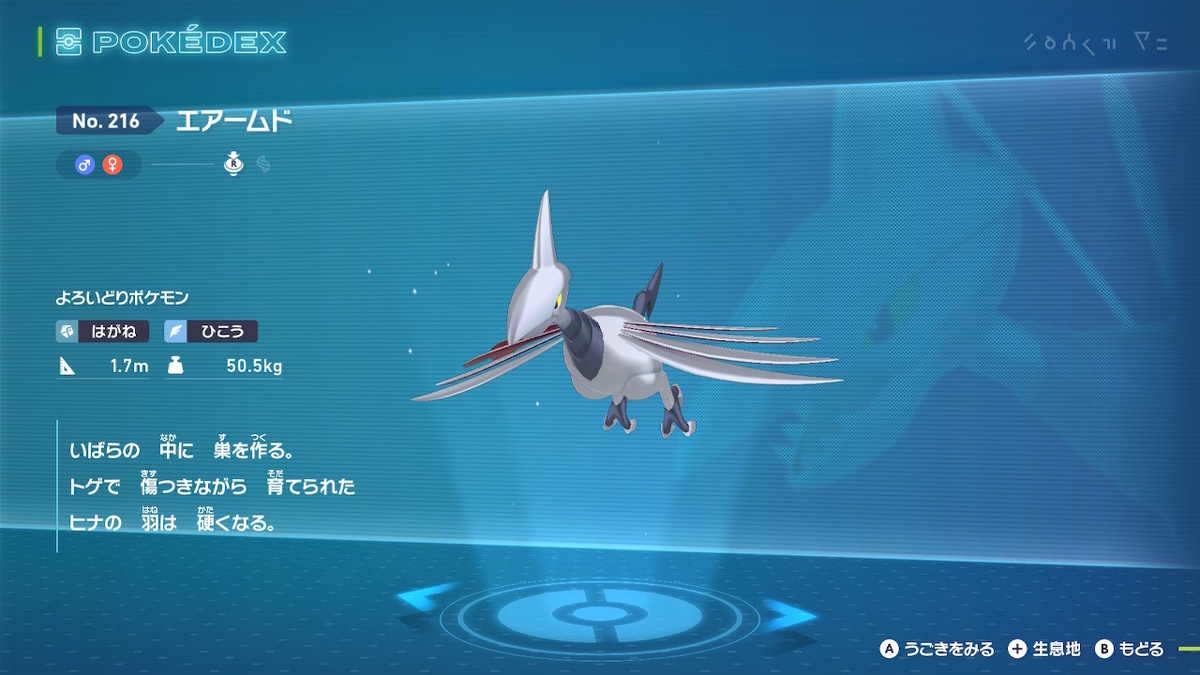Click the ひこう type badge

point(211,332)
